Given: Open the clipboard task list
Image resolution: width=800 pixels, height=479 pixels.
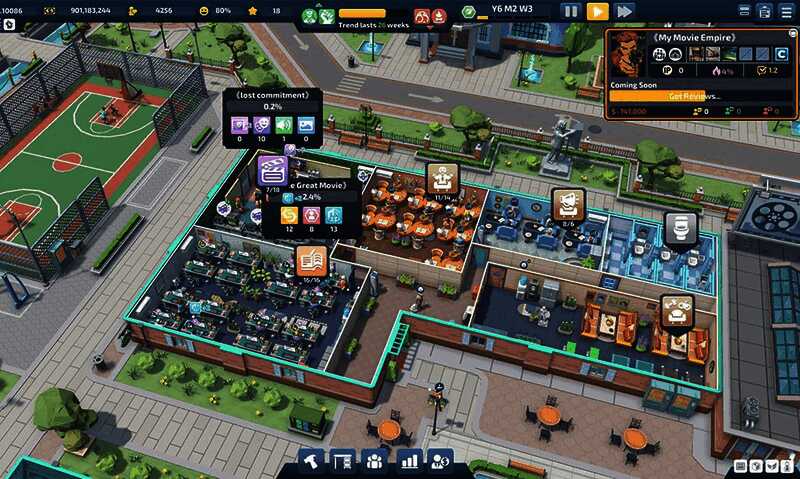Looking at the screenshot, I should 764,11.
